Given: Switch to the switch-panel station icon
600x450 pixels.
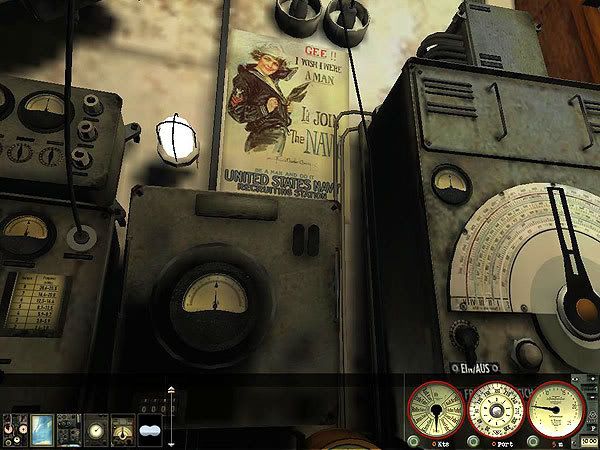Looking at the screenshot, I should pos(68,428).
